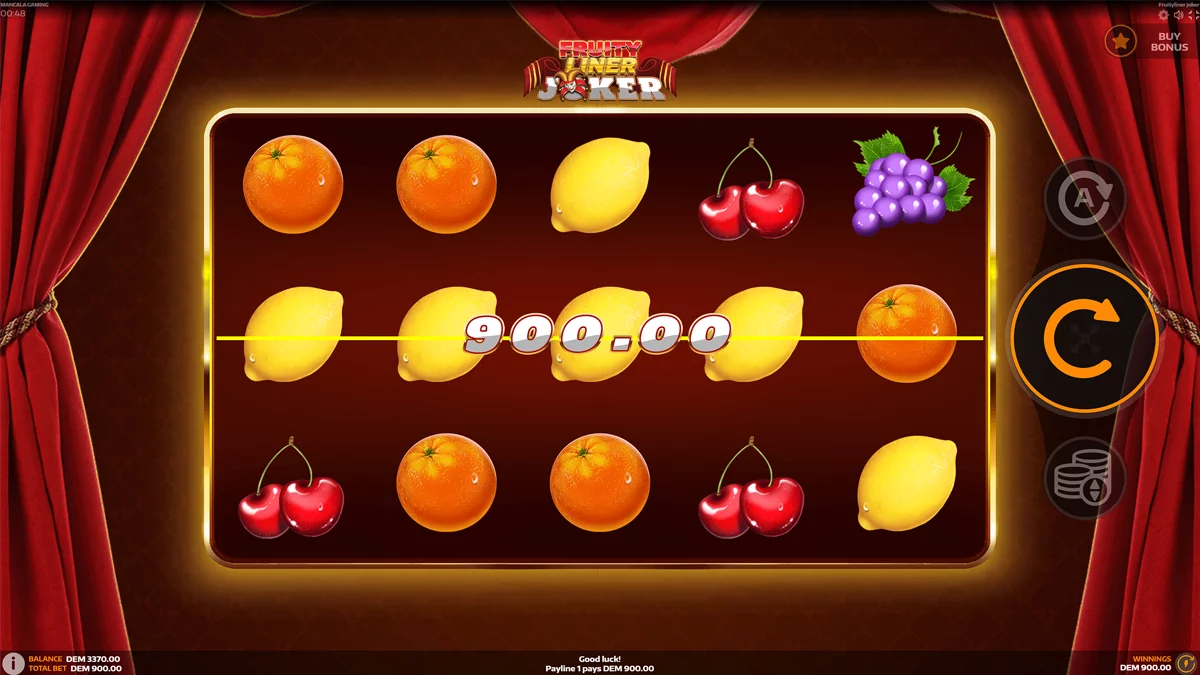Toggle fullscreen with the arrows icon
Image resolution: width=1200 pixels, height=675 pixels.
(1191, 15)
